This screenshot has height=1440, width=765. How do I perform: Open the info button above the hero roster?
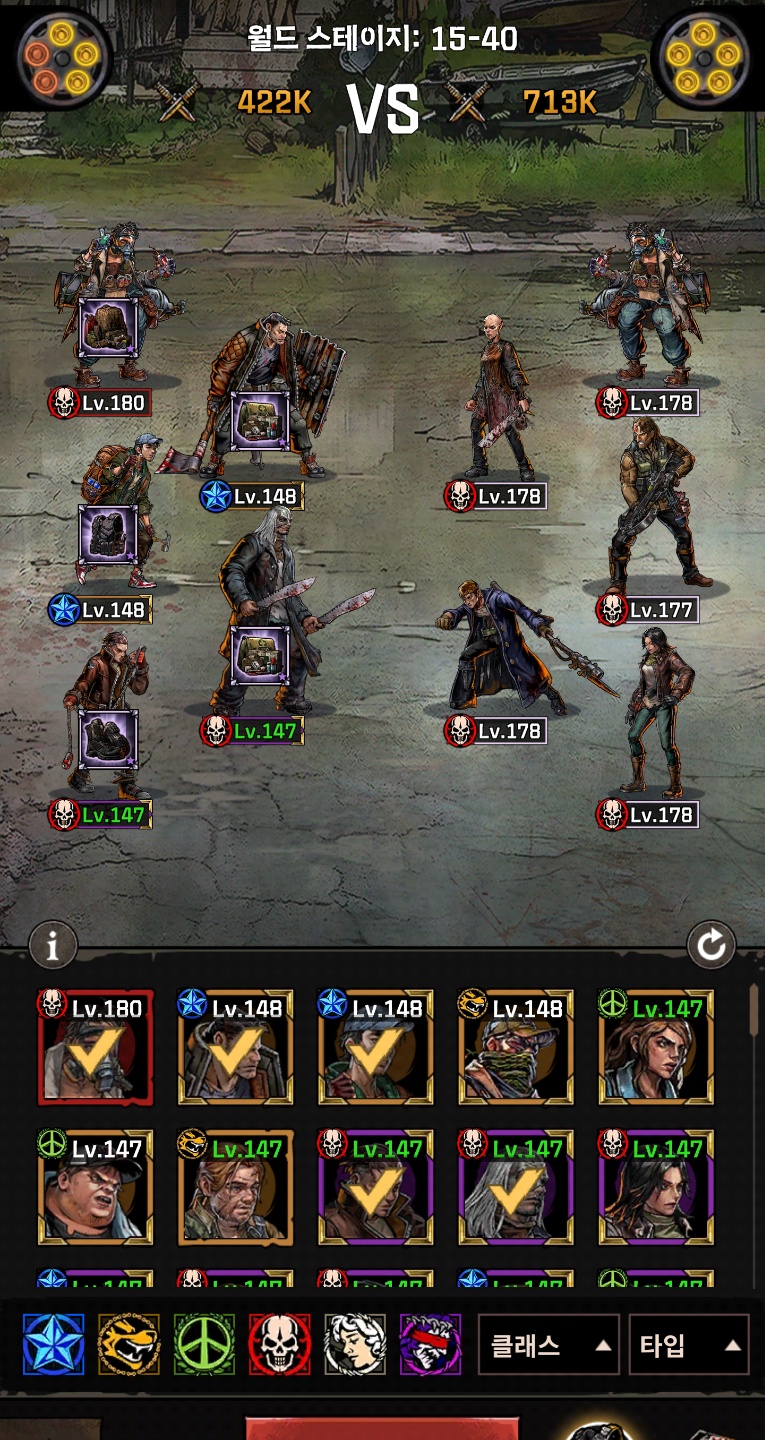(x=53, y=945)
